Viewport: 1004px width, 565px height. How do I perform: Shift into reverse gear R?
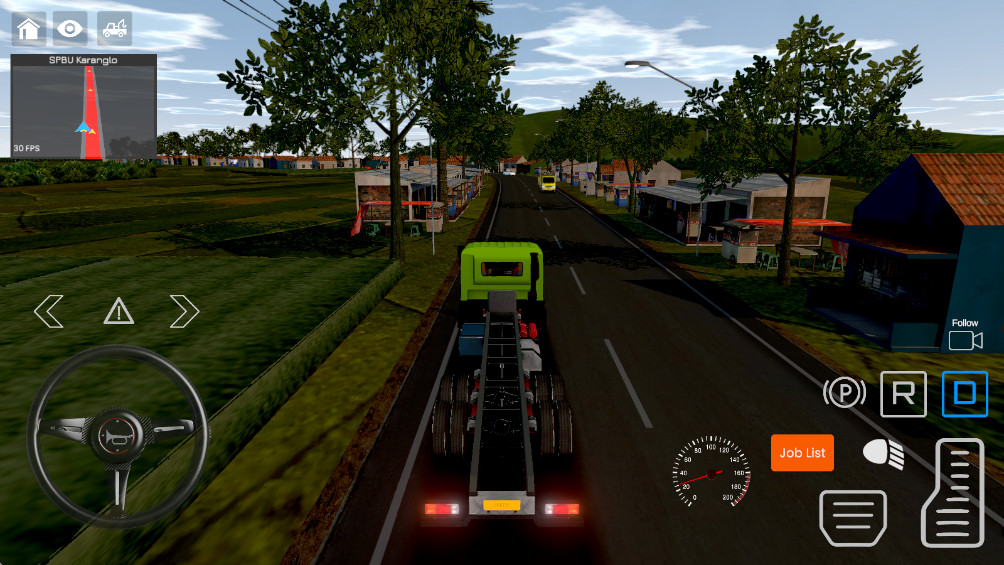pos(903,393)
